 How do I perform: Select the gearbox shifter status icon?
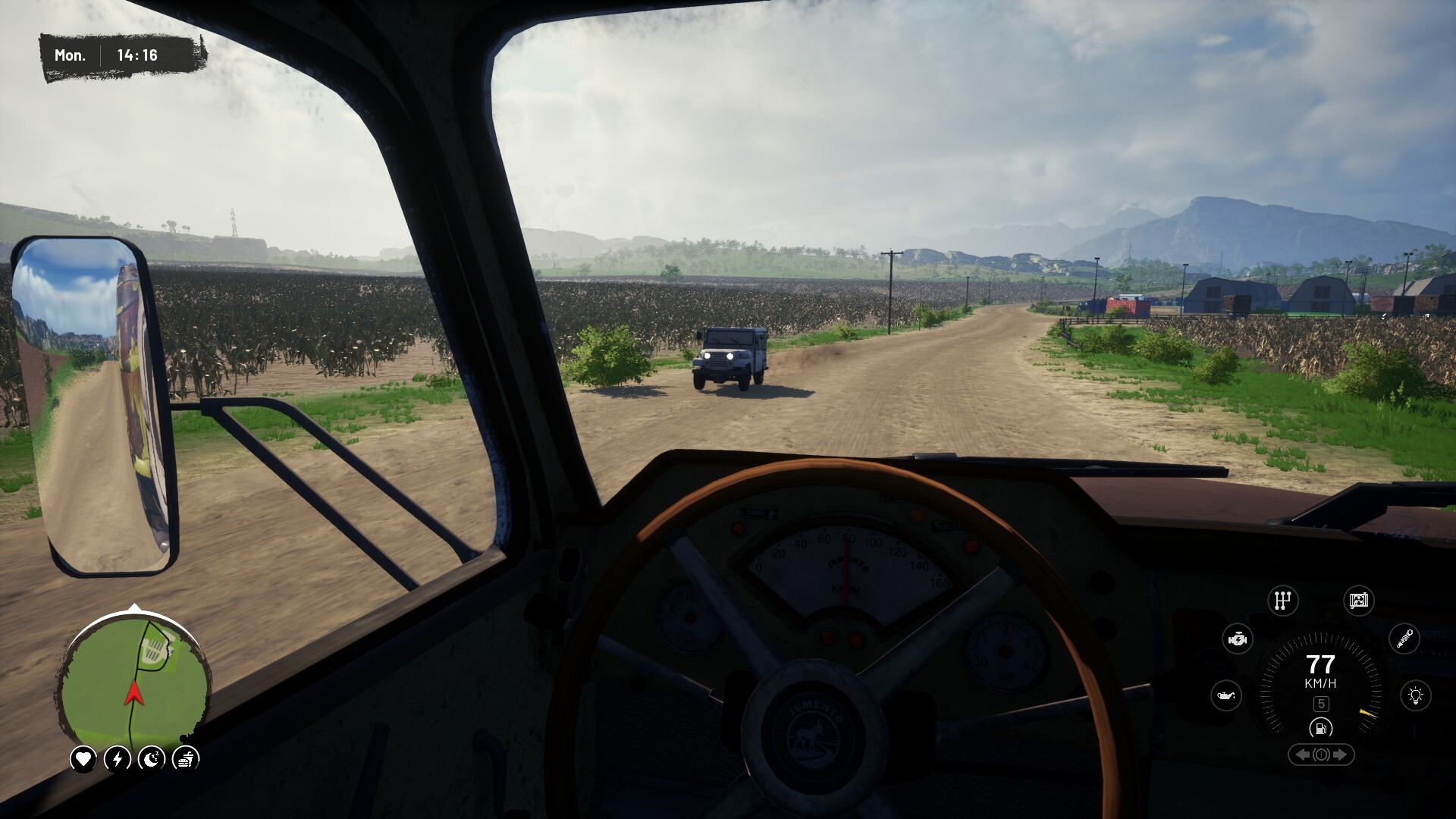point(1282,601)
